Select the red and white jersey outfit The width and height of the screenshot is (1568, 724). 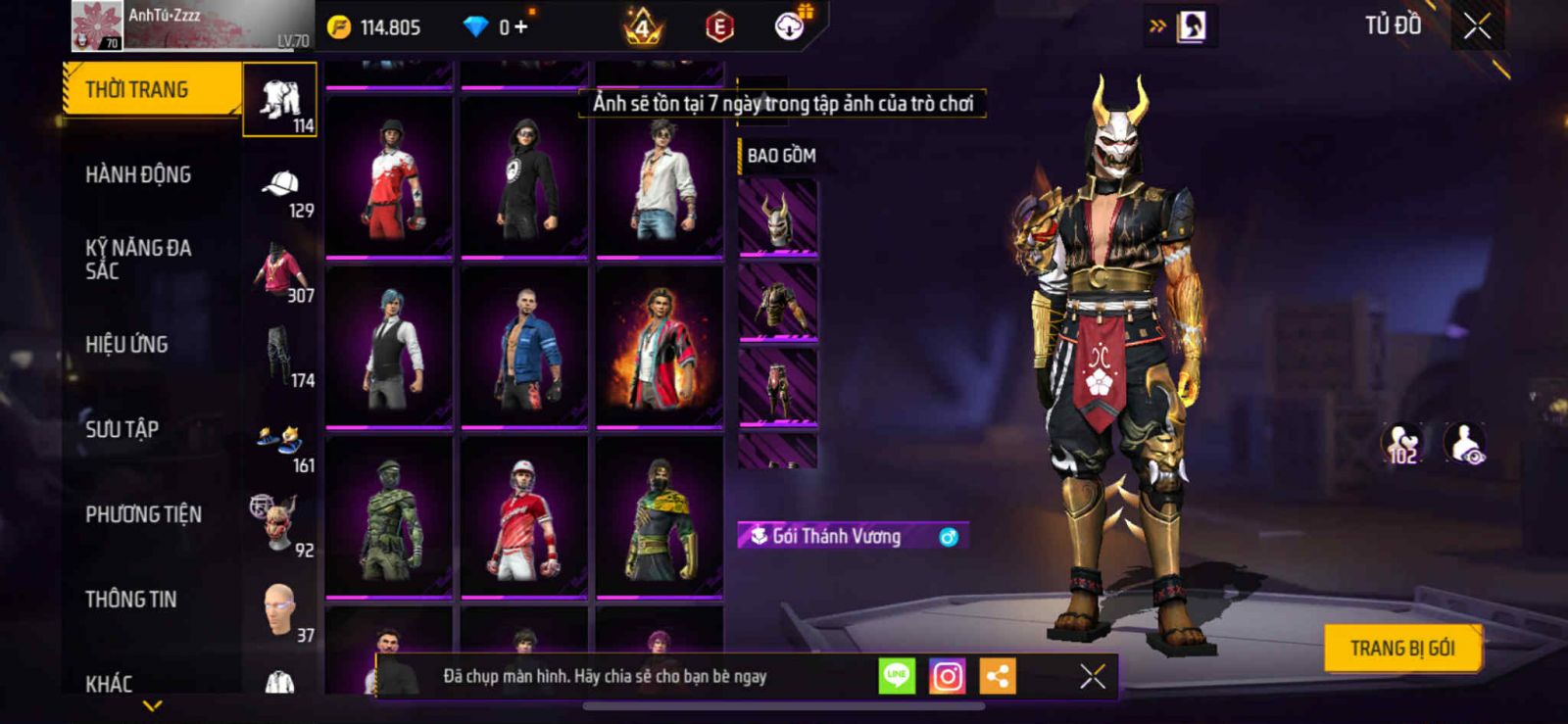[x=389, y=176]
